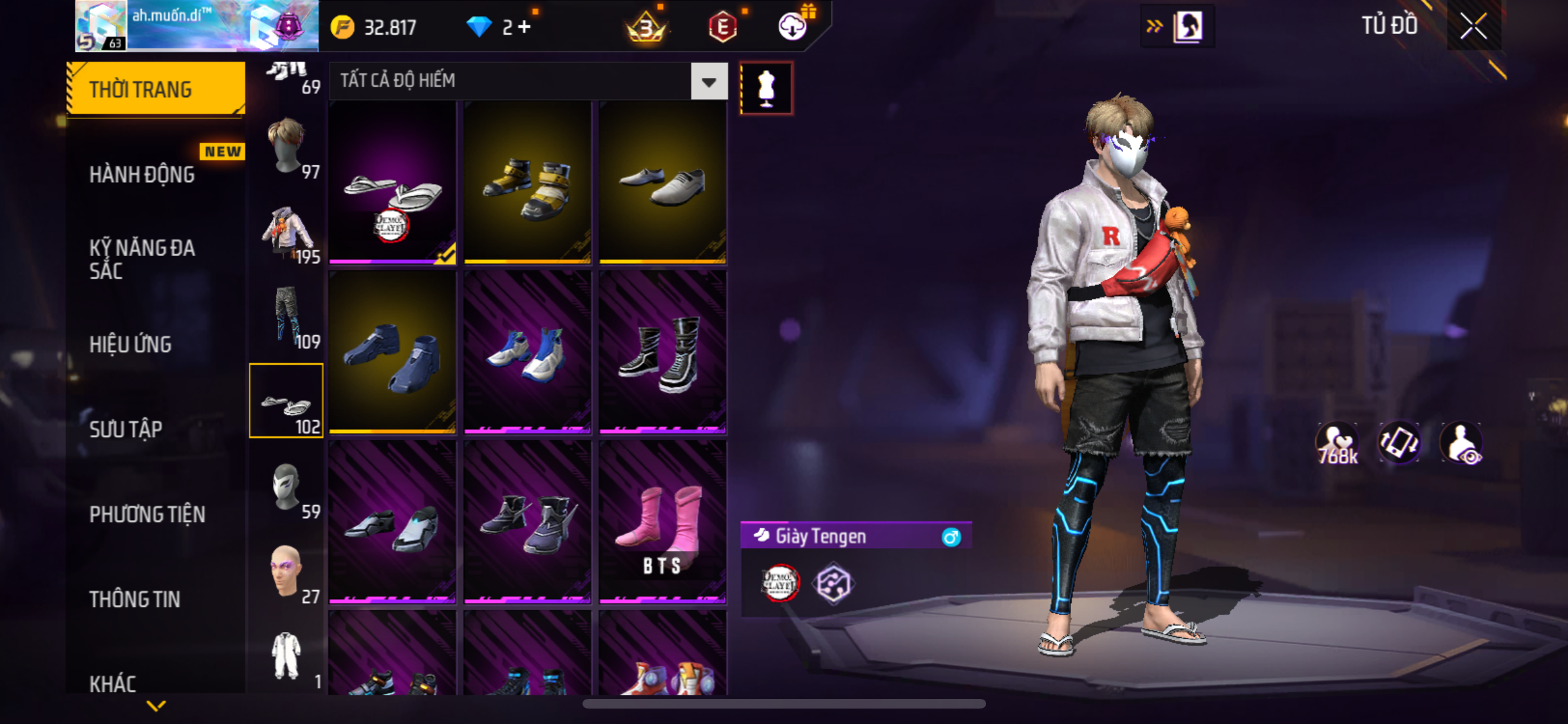
Task: Select the hair category showing 97
Action: point(287,148)
